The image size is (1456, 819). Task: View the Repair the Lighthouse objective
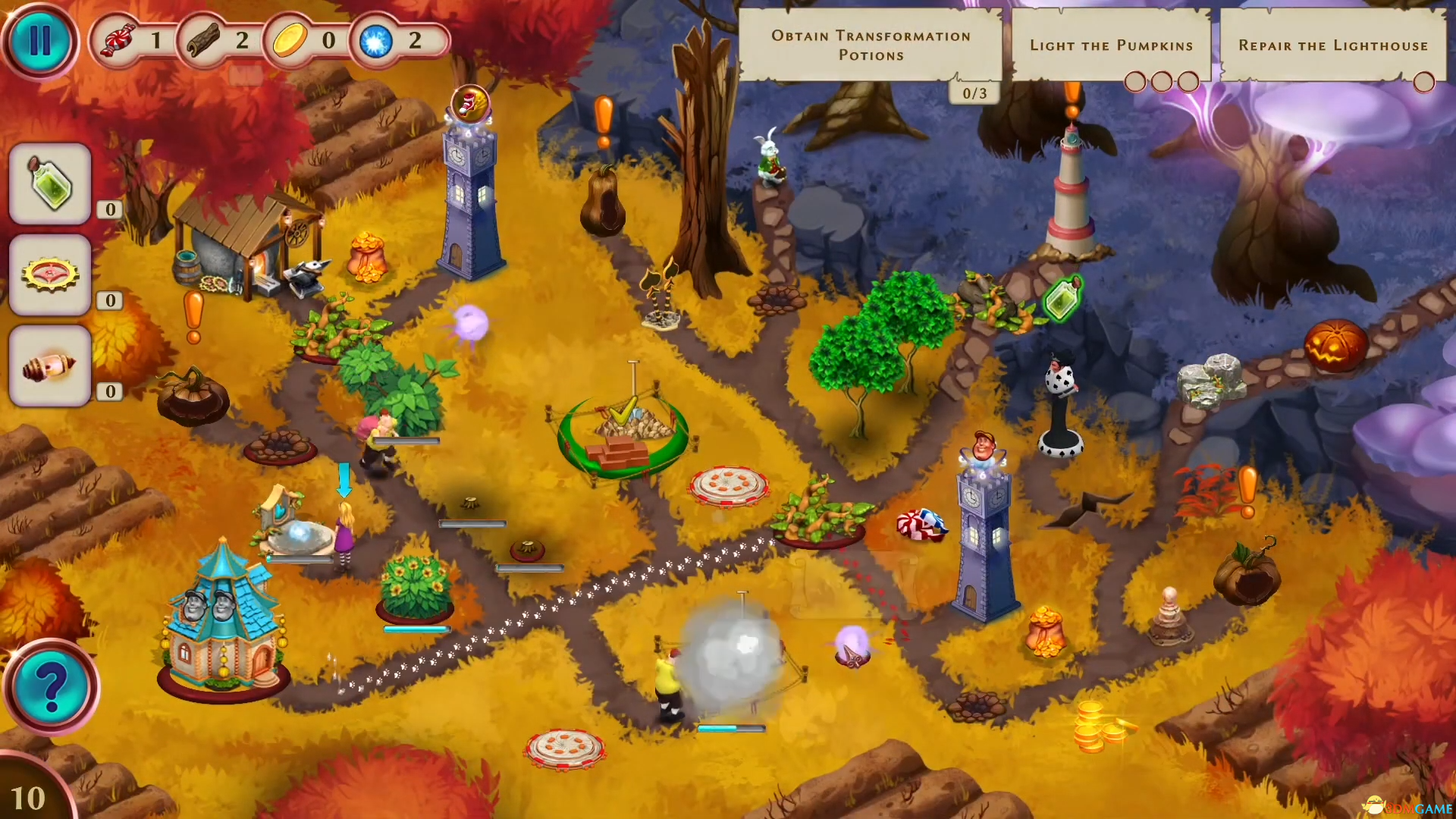pos(1332,45)
